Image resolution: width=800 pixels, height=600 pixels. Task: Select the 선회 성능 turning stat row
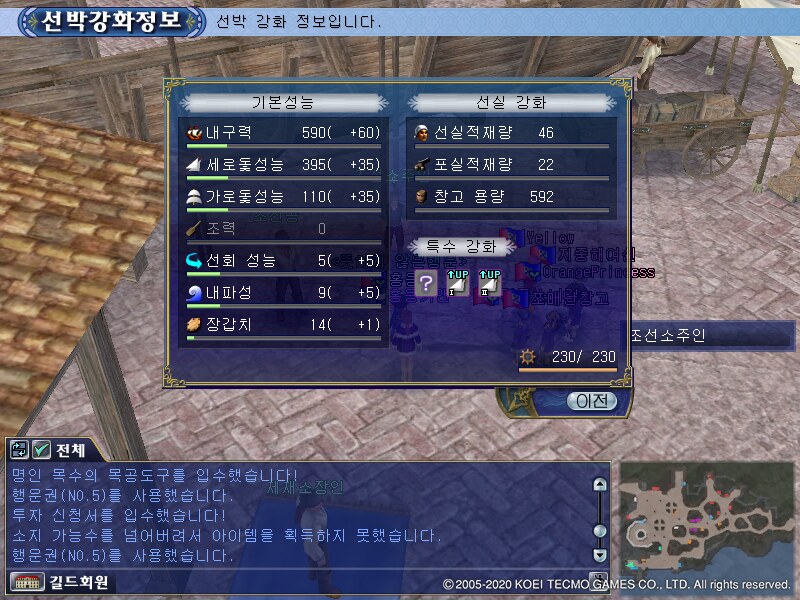pyautogui.click(x=284, y=262)
